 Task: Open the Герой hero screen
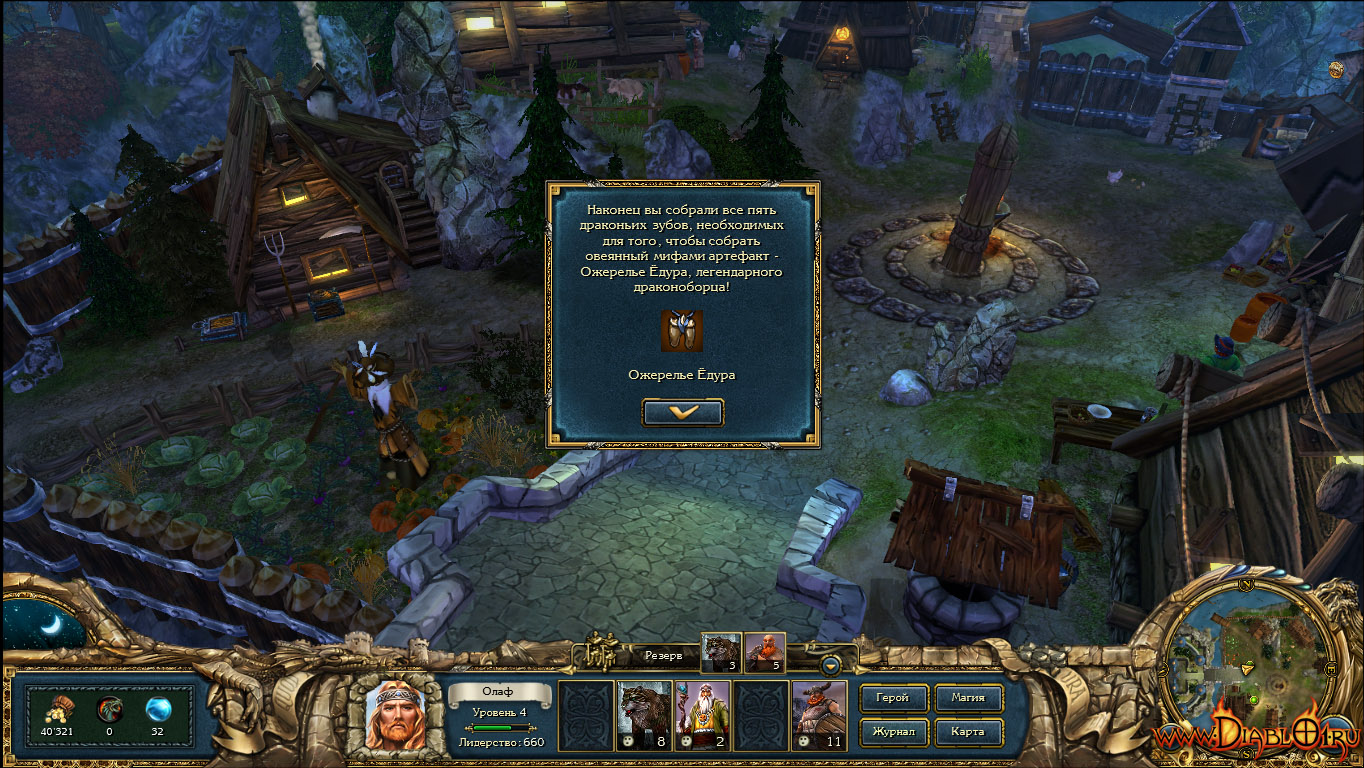(892, 698)
